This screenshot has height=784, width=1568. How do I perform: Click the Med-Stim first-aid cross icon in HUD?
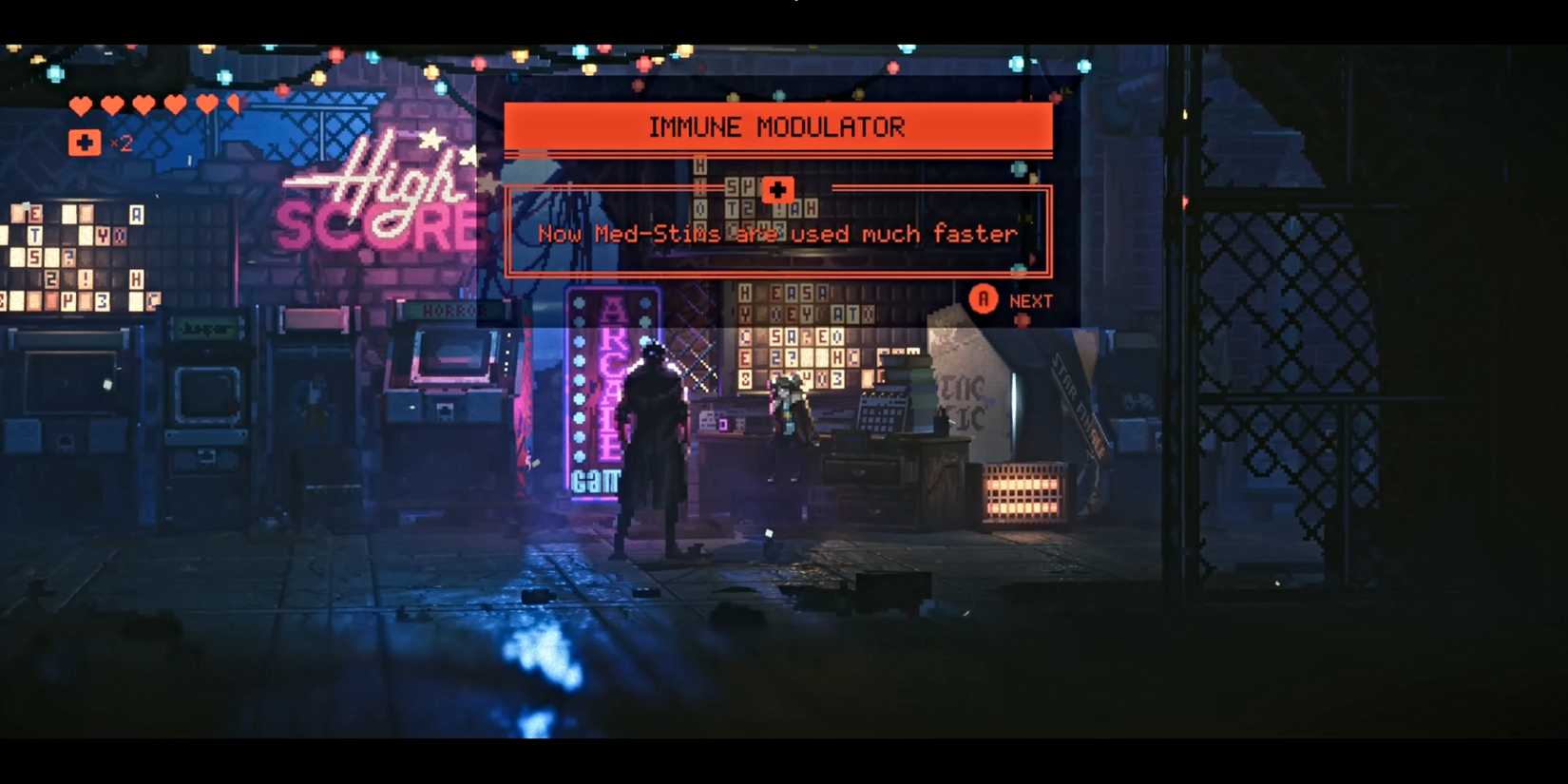click(84, 143)
